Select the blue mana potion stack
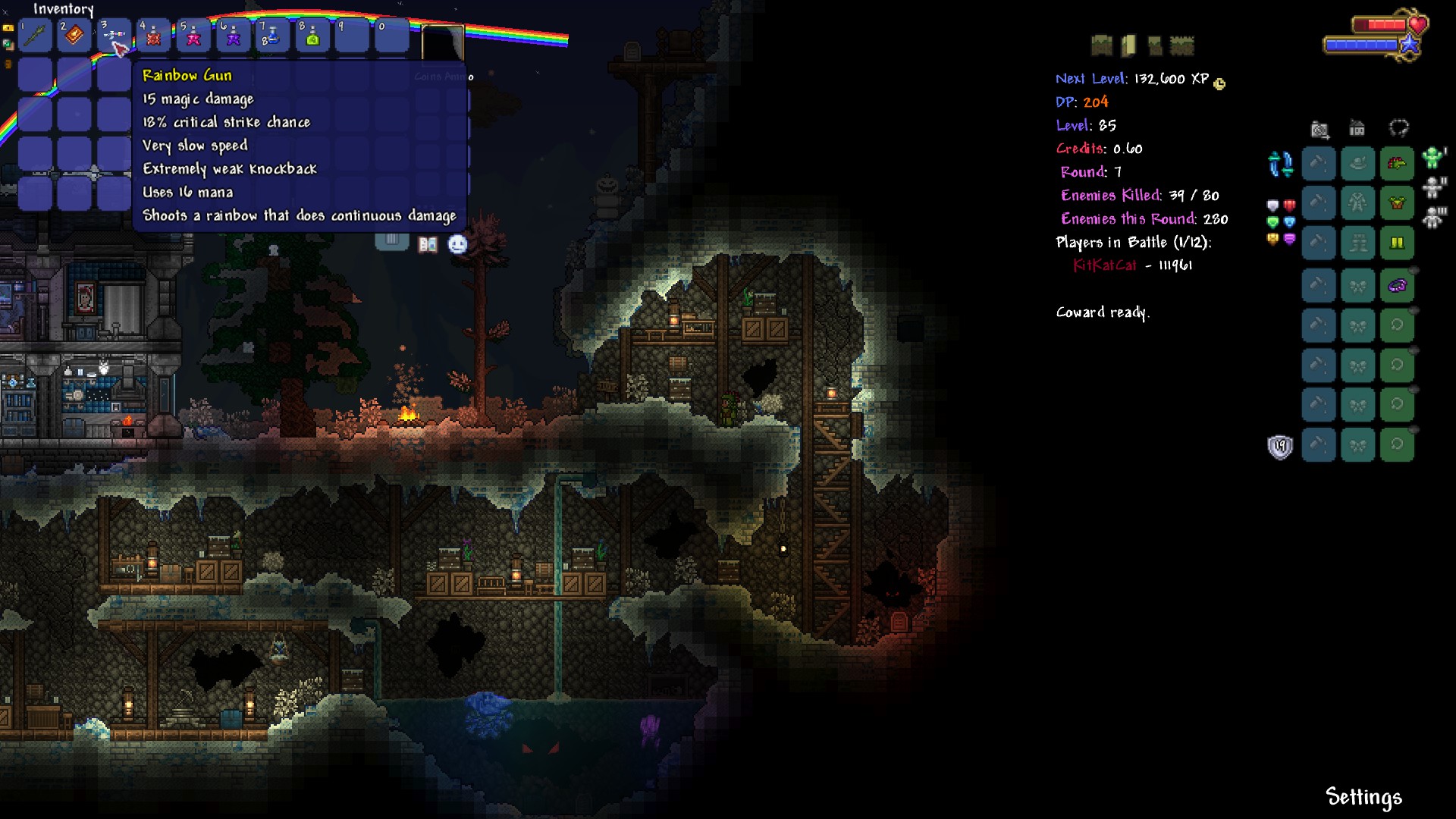The height and width of the screenshot is (819, 1456). [272, 36]
